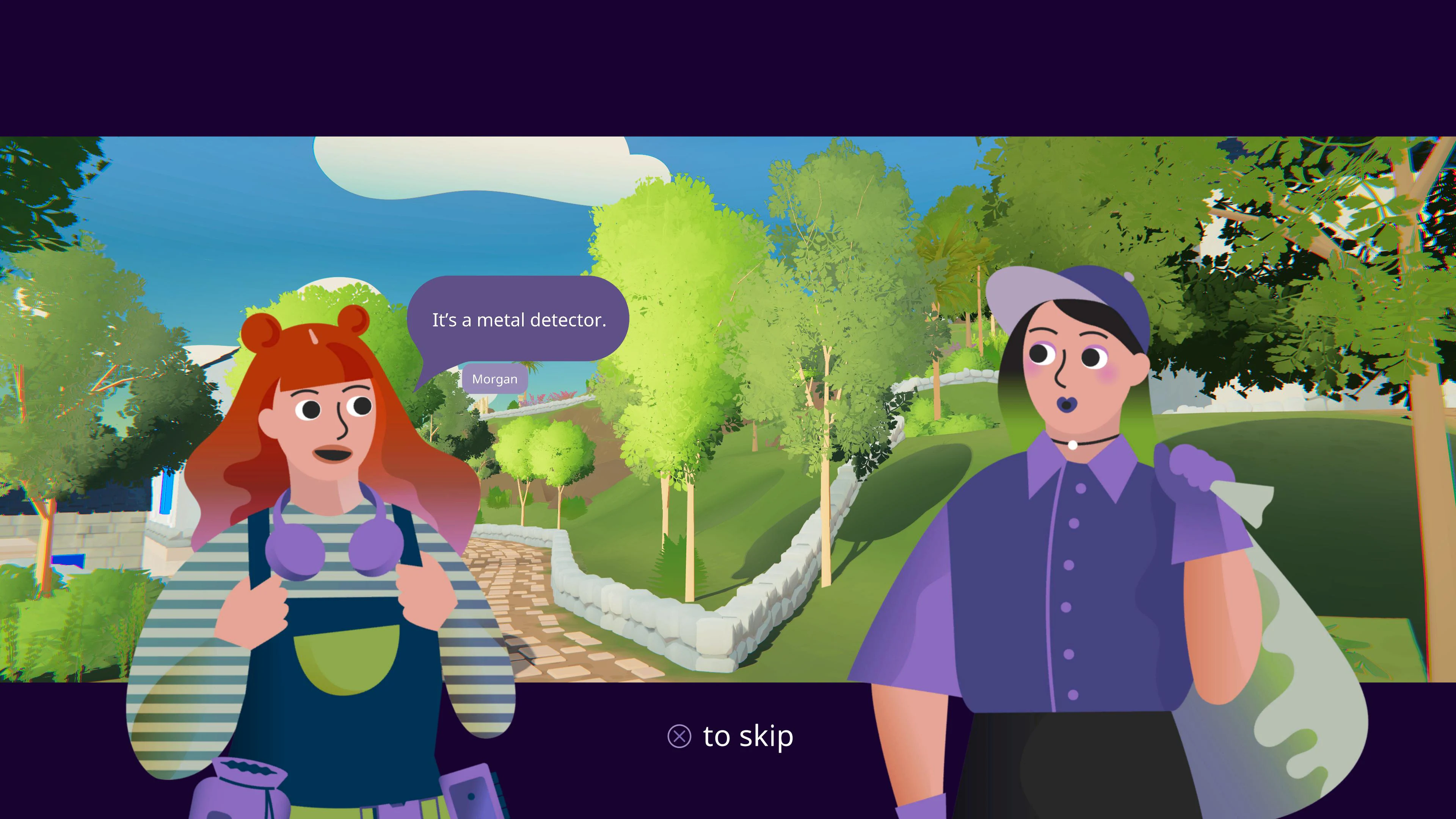
Task: Open the speech bubble reading 'It's a metal detector.'
Action: click(519, 320)
